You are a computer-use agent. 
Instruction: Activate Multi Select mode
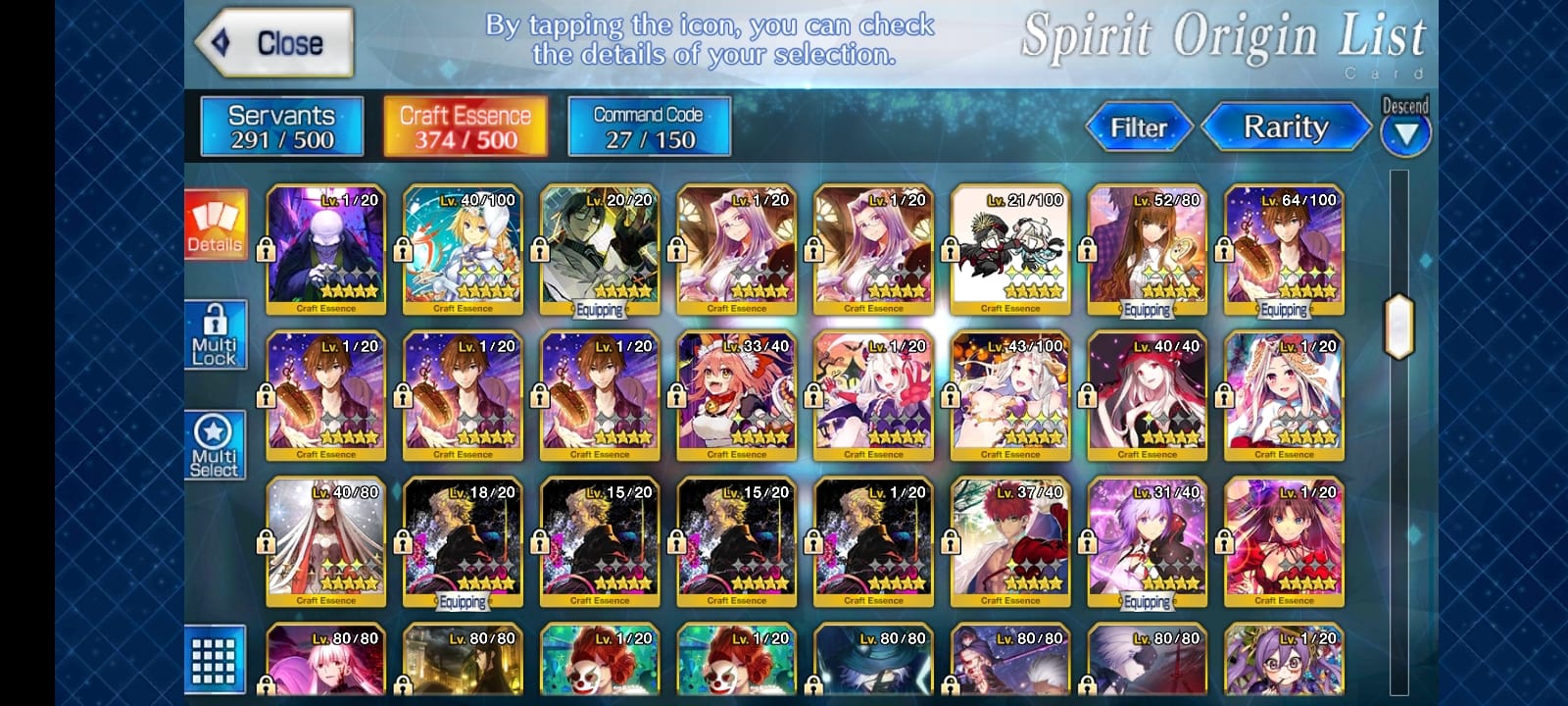(216, 445)
